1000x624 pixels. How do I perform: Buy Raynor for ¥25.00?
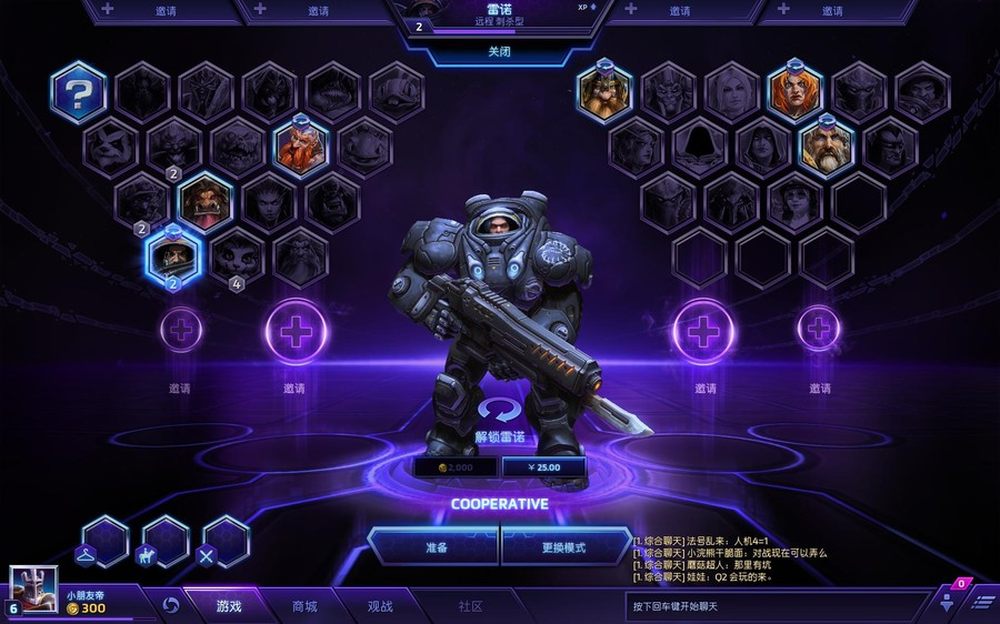545,467
